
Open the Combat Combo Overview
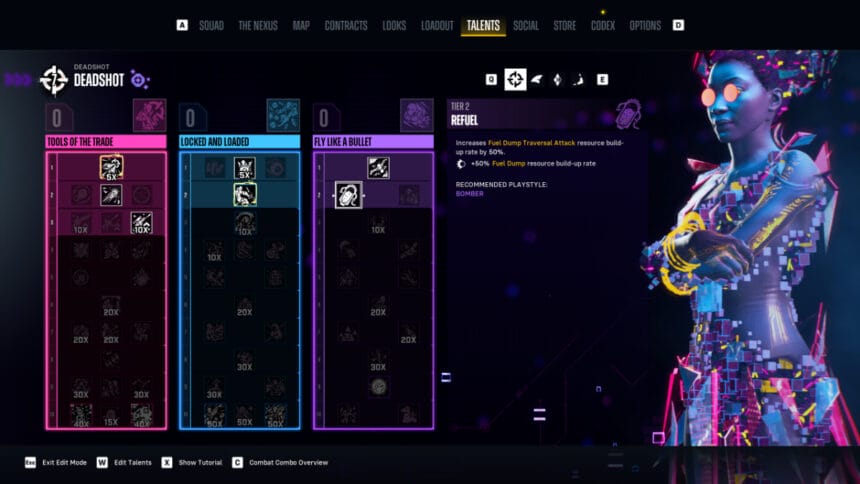click(x=290, y=462)
